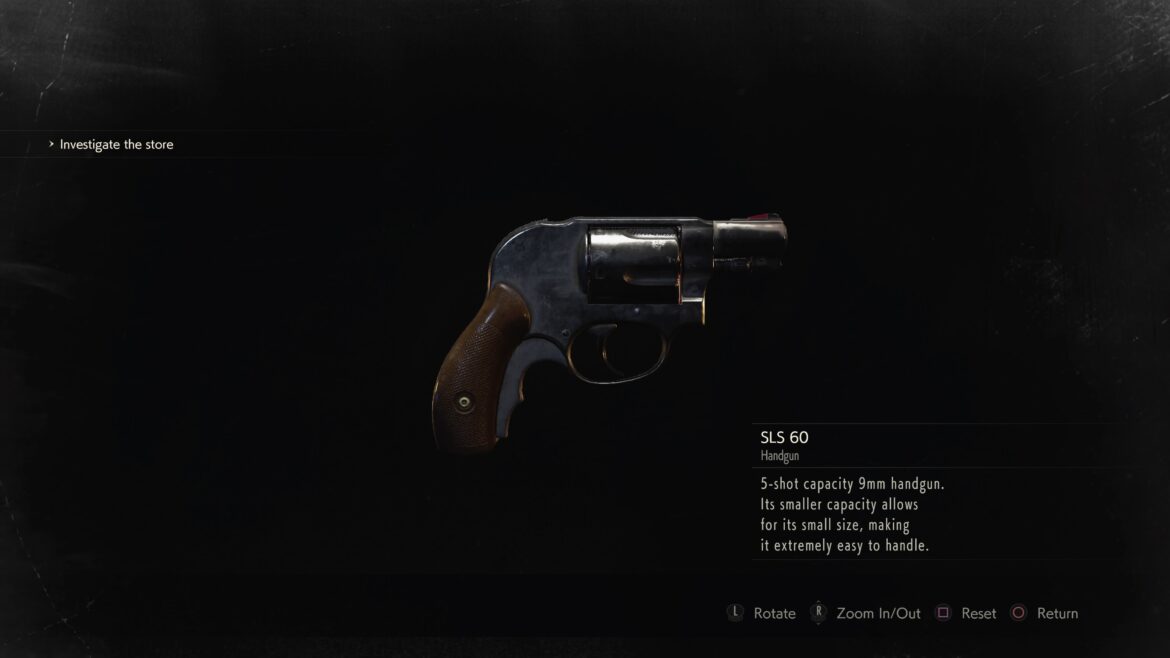The height and width of the screenshot is (658, 1170).
Task: Select the "Investigate the store" objective
Action: click(x=116, y=145)
